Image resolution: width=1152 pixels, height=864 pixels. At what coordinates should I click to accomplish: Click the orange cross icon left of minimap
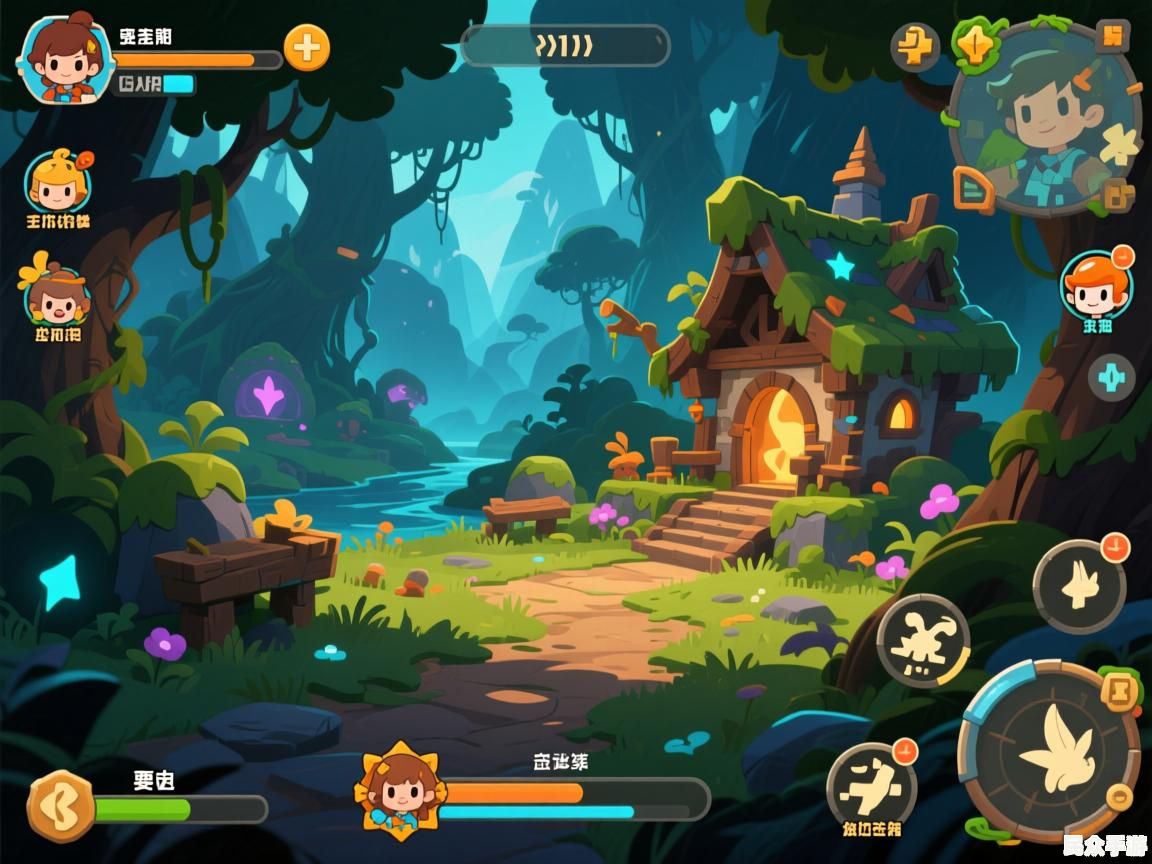915,47
